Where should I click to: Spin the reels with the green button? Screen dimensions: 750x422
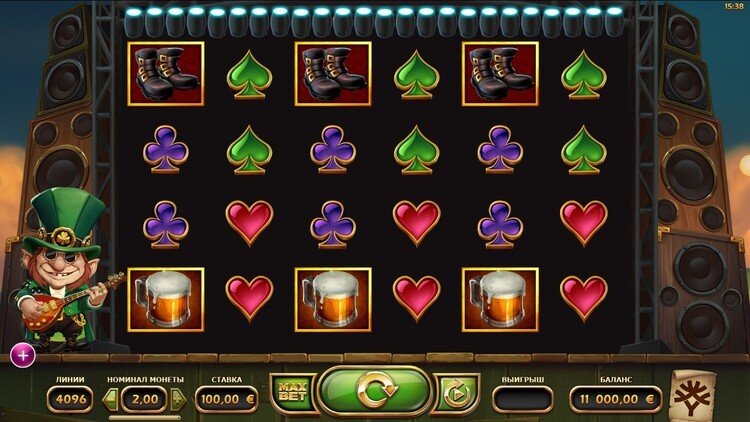pyautogui.click(x=374, y=391)
